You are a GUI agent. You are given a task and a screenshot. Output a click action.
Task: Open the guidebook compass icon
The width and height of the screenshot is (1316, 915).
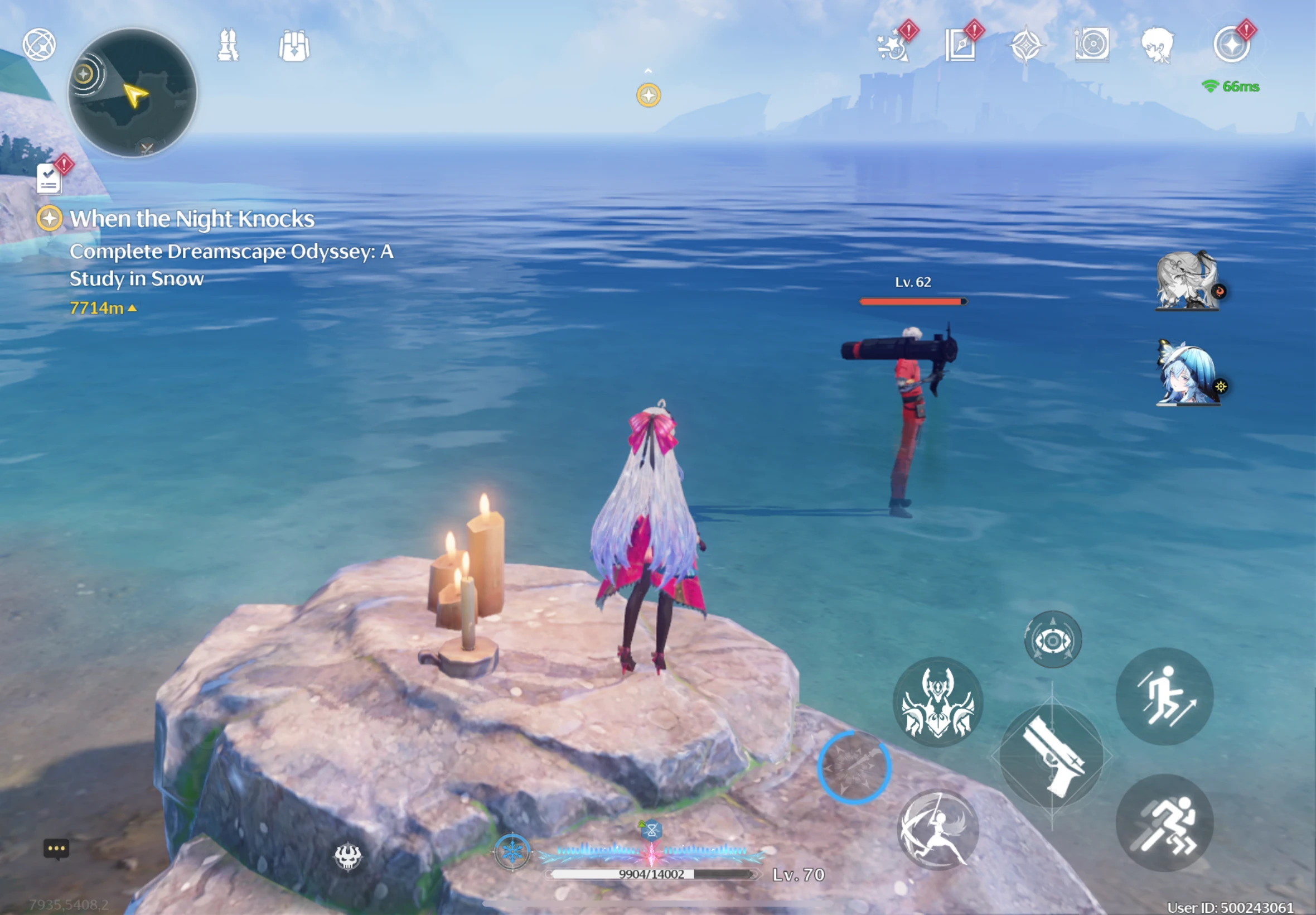pyautogui.click(x=960, y=45)
